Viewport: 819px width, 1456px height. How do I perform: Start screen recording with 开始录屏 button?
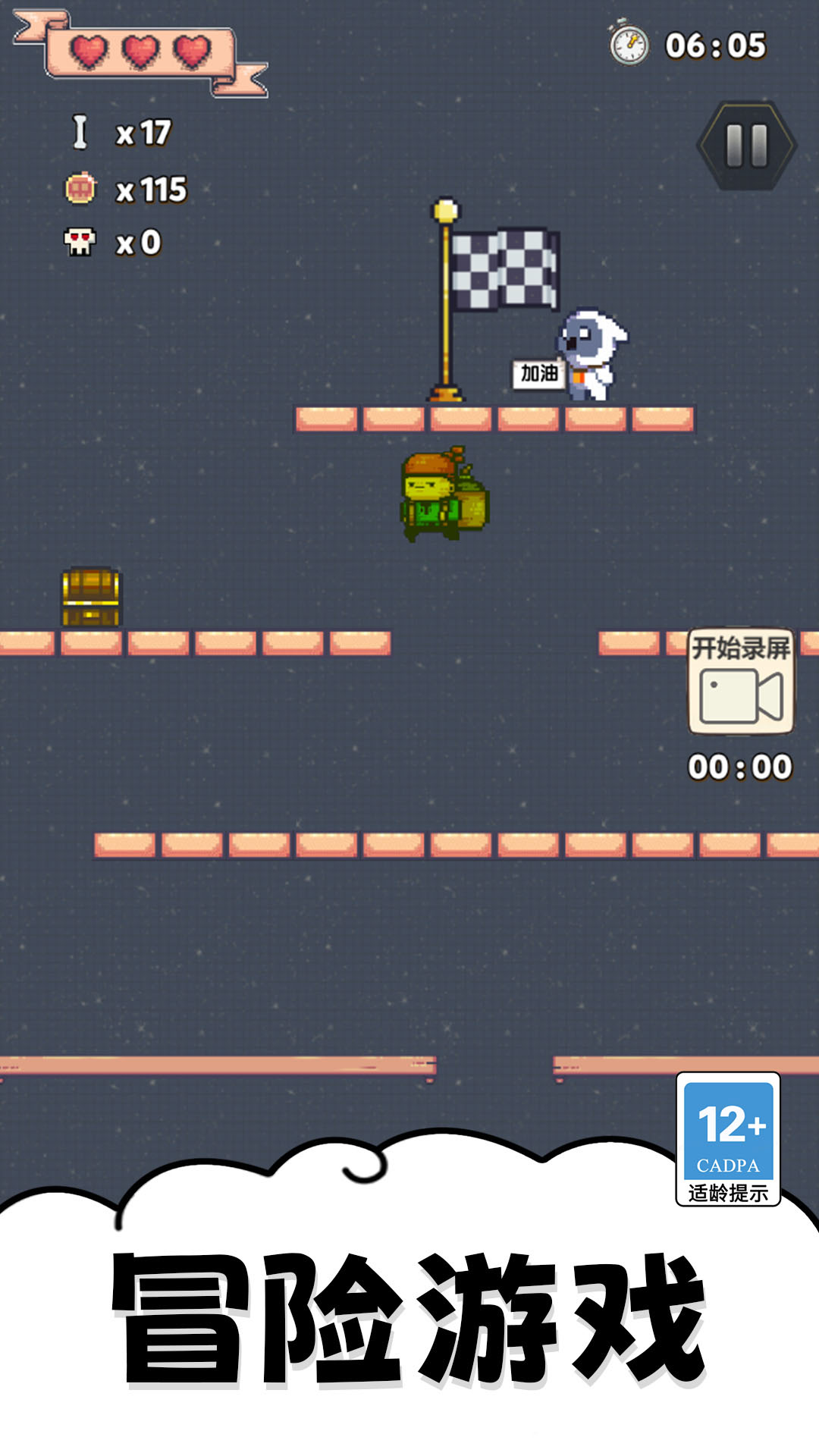(x=741, y=681)
